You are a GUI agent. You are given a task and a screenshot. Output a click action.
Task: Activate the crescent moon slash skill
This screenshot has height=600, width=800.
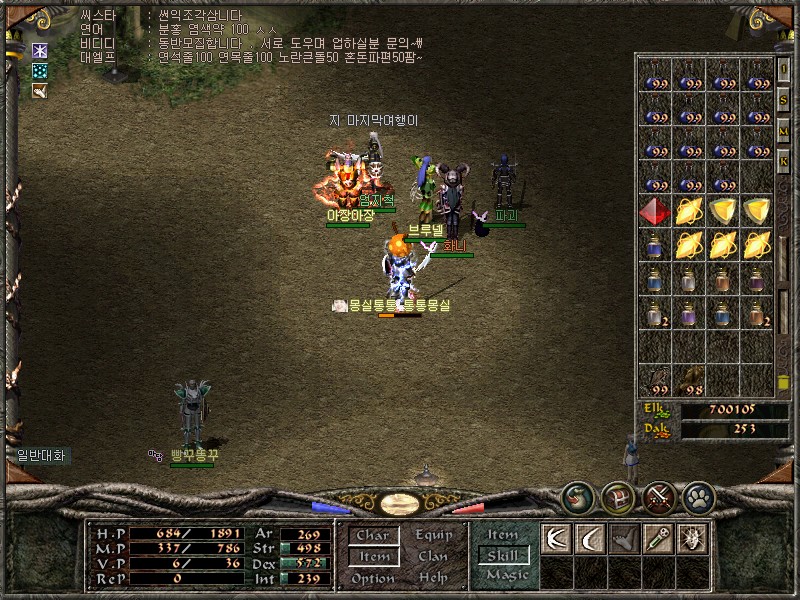[590, 538]
